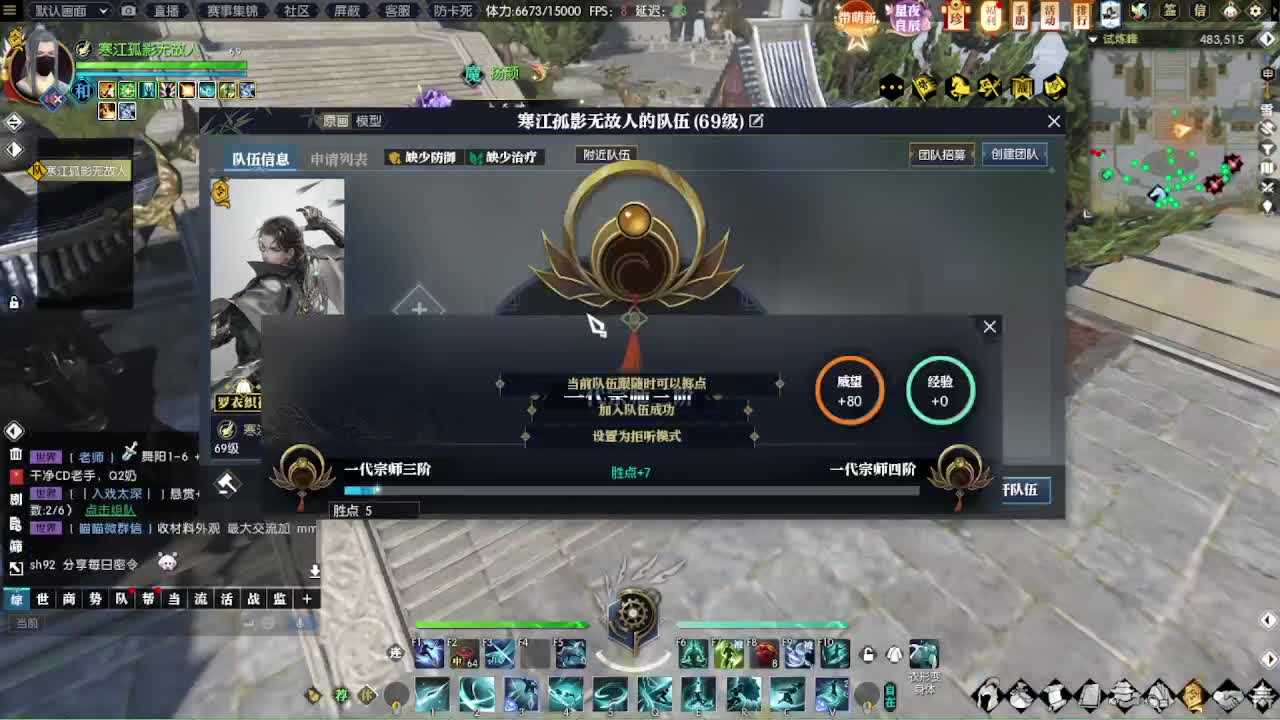This screenshot has width=1280, height=720.
Task: Switch to the 申请列表 application list tab
Action: [341, 158]
